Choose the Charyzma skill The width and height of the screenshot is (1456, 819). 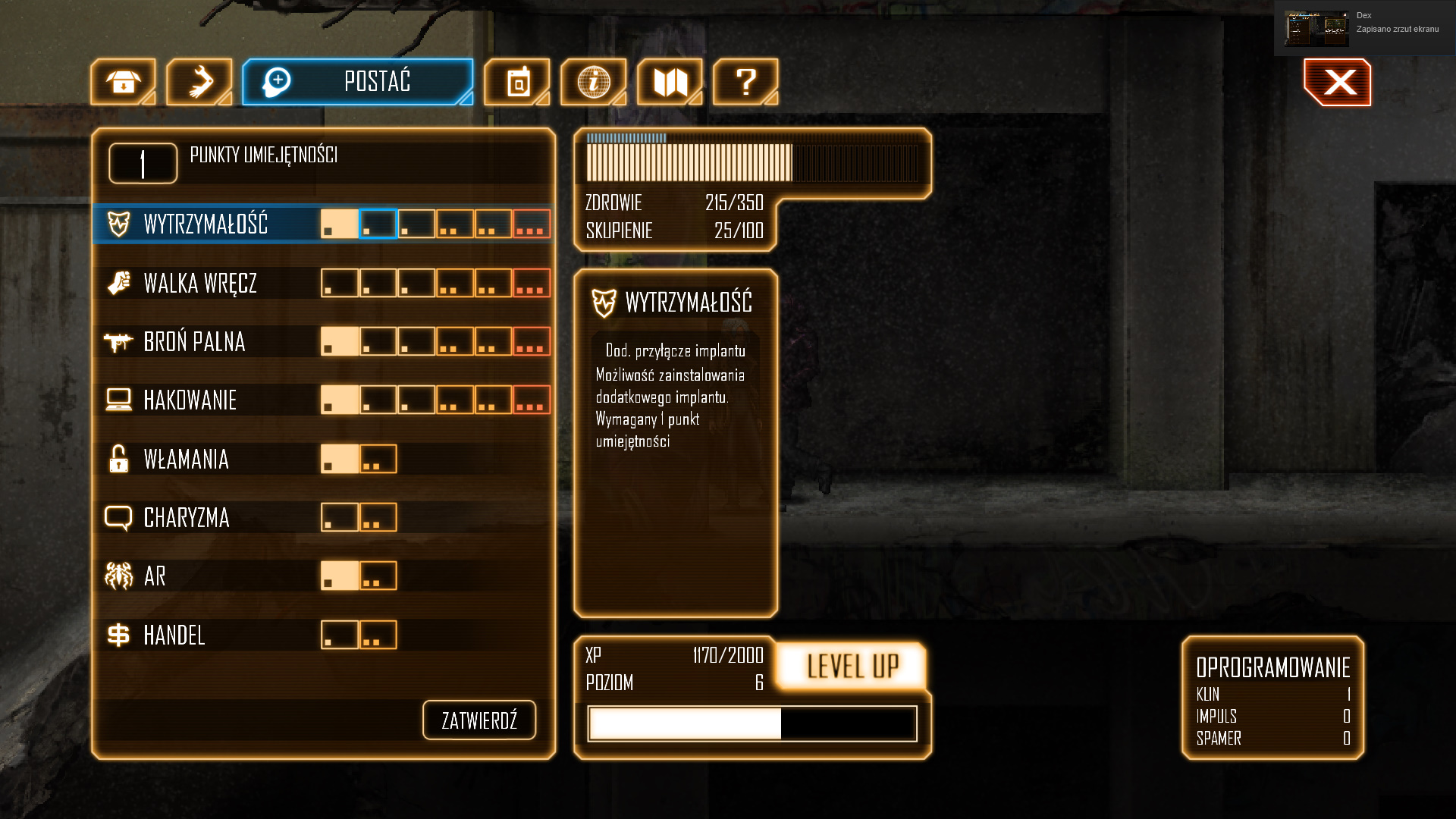tap(186, 518)
